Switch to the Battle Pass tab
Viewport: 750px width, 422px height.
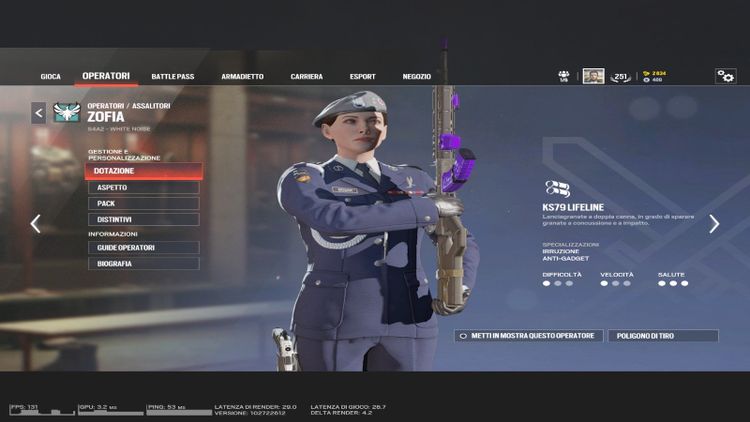tap(171, 76)
